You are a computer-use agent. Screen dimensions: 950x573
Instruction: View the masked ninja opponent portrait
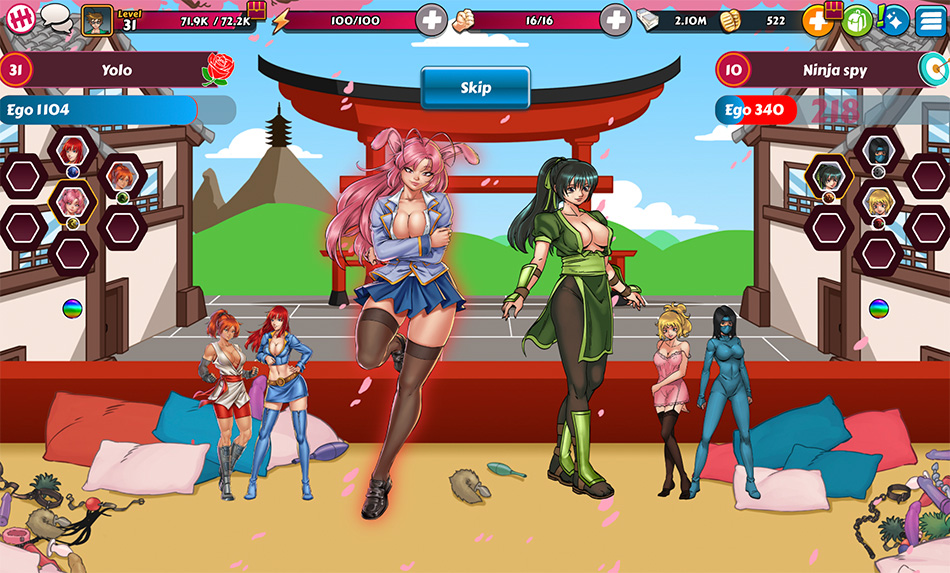(x=877, y=151)
